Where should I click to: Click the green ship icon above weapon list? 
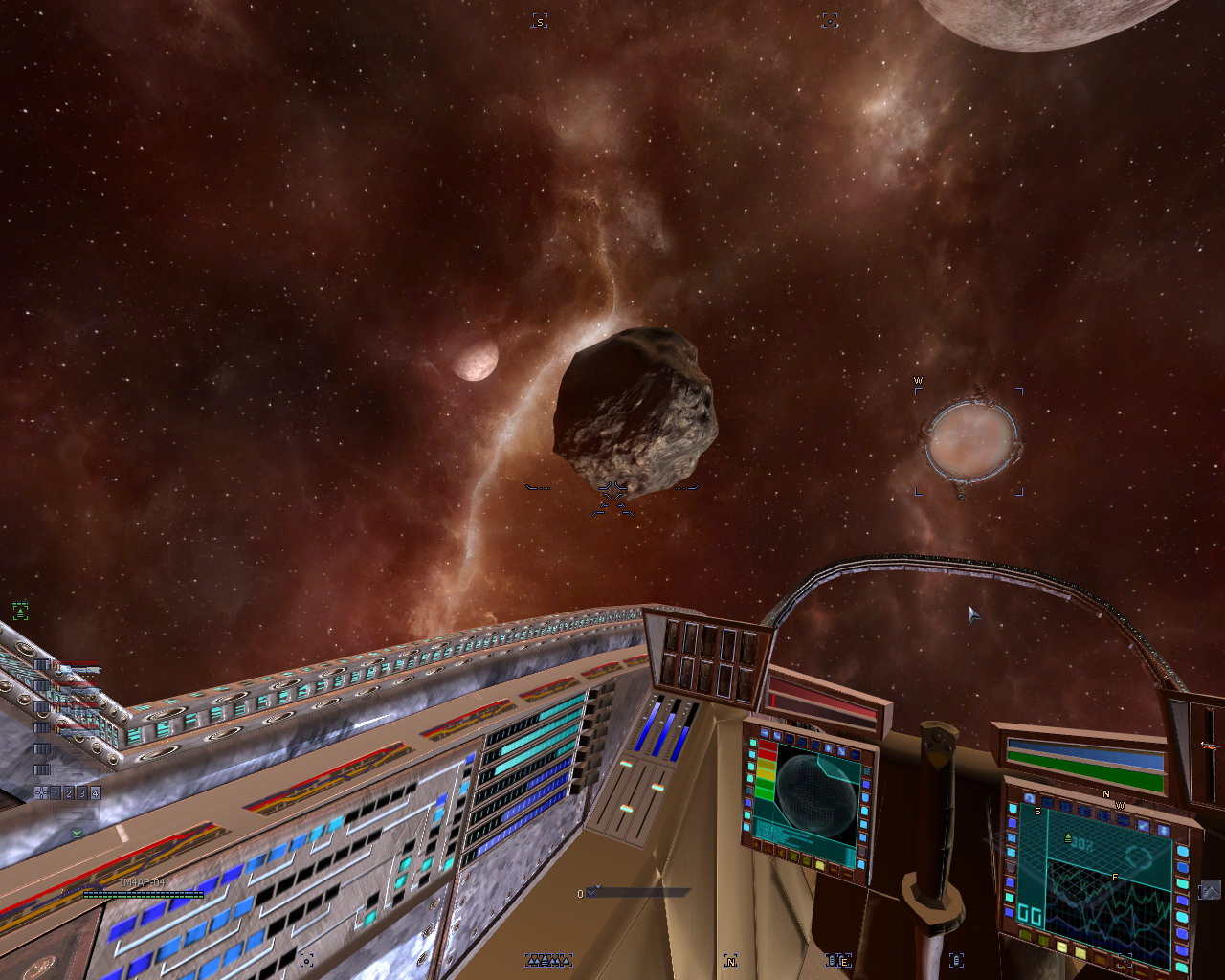point(20,611)
